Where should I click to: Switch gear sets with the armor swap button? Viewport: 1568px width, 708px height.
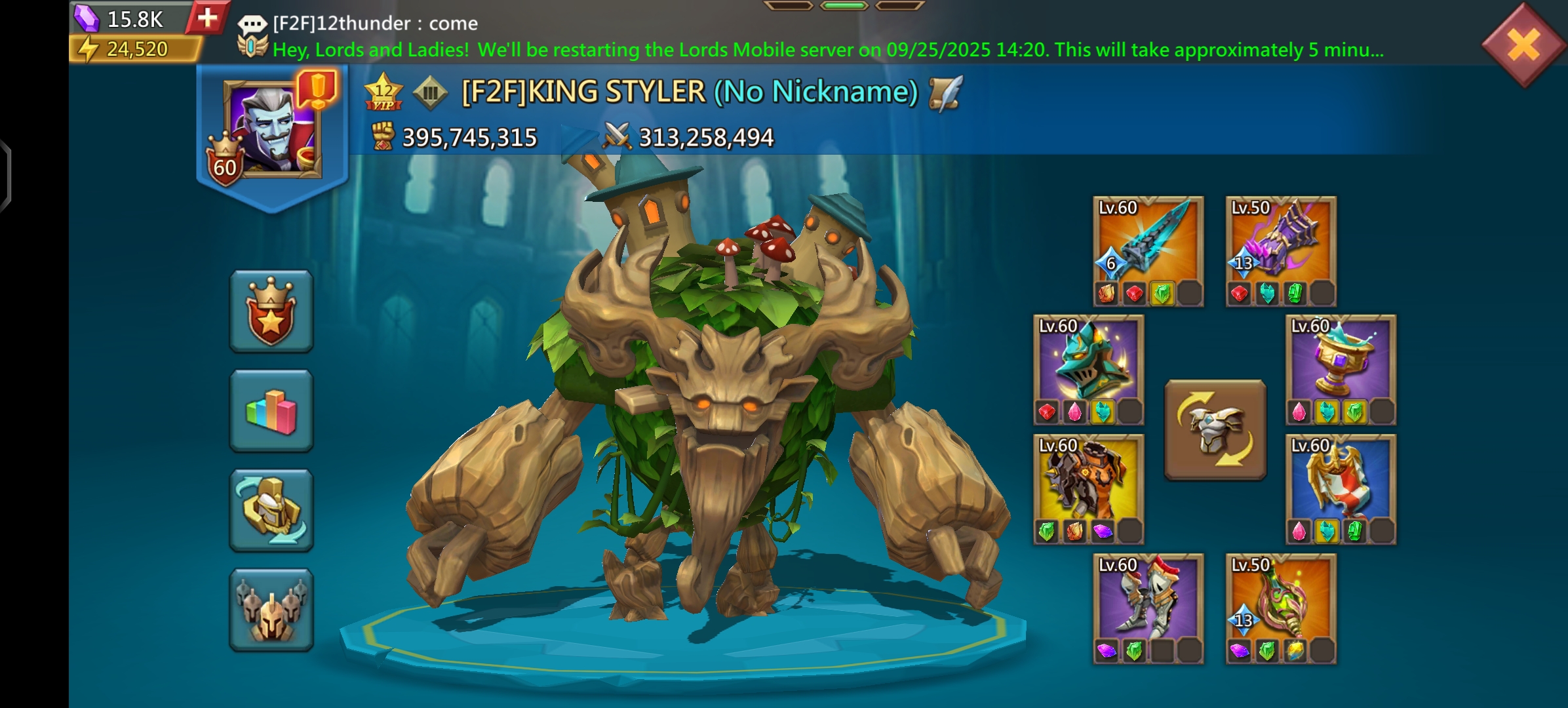(1215, 429)
